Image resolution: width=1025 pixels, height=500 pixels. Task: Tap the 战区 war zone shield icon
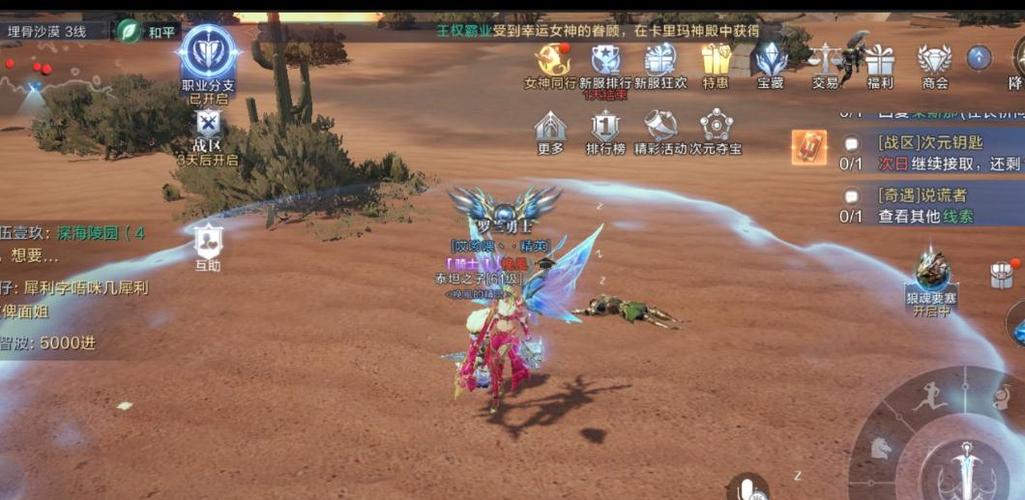[207, 125]
